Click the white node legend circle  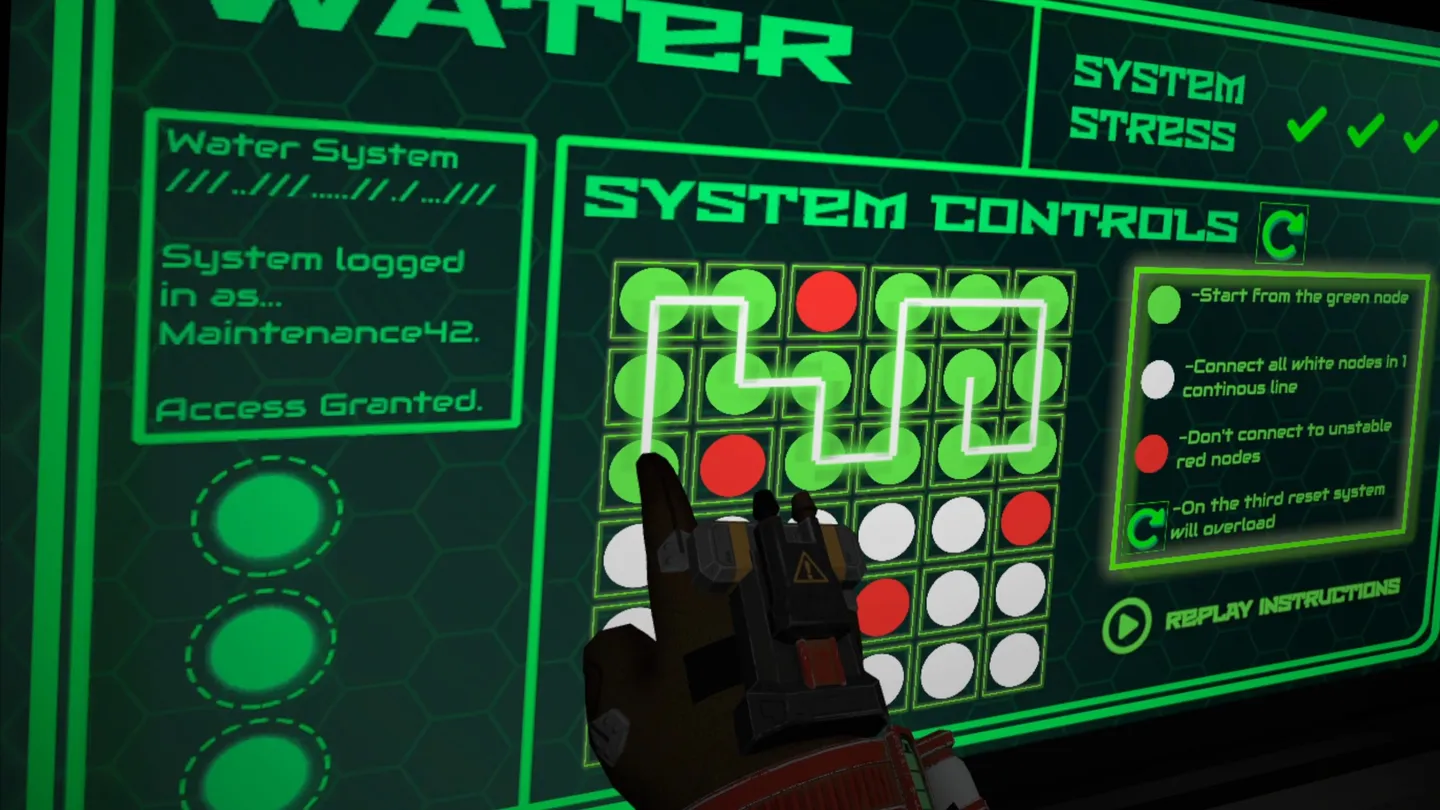click(x=1157, y=377)
